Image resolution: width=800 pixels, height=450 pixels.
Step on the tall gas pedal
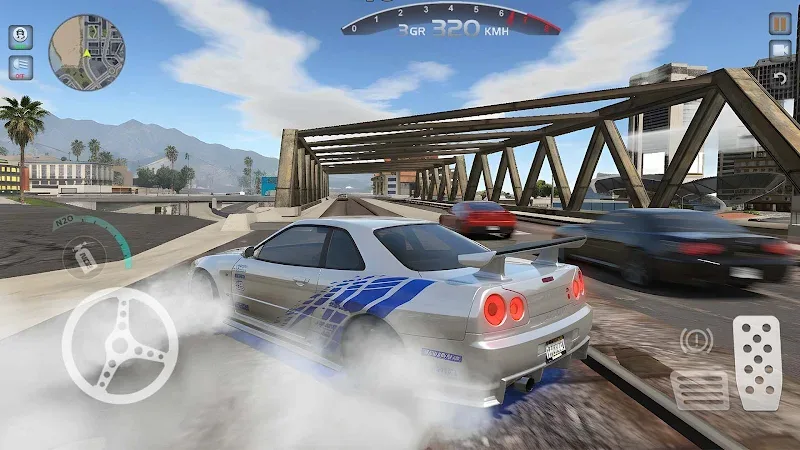click(757, 362)
